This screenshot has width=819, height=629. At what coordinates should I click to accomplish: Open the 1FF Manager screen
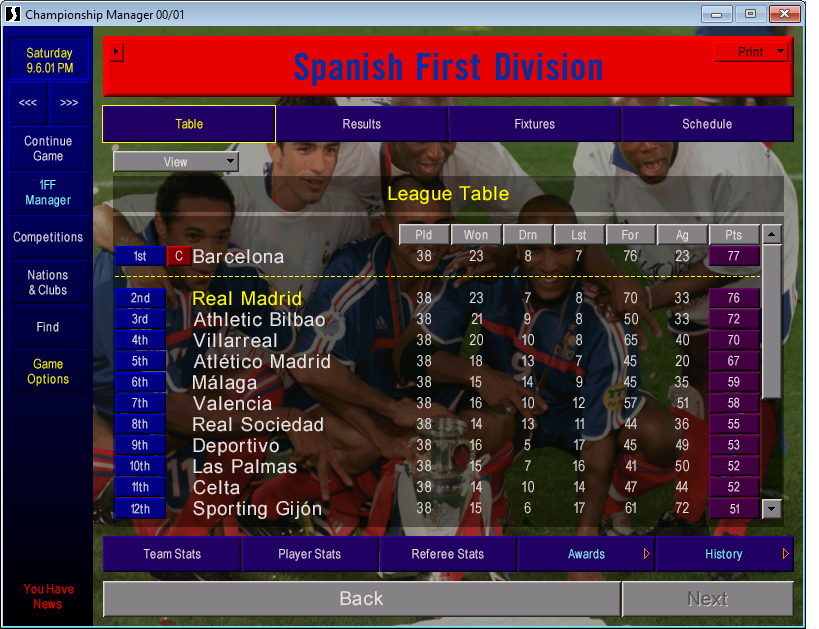click(x=48, y=193)
